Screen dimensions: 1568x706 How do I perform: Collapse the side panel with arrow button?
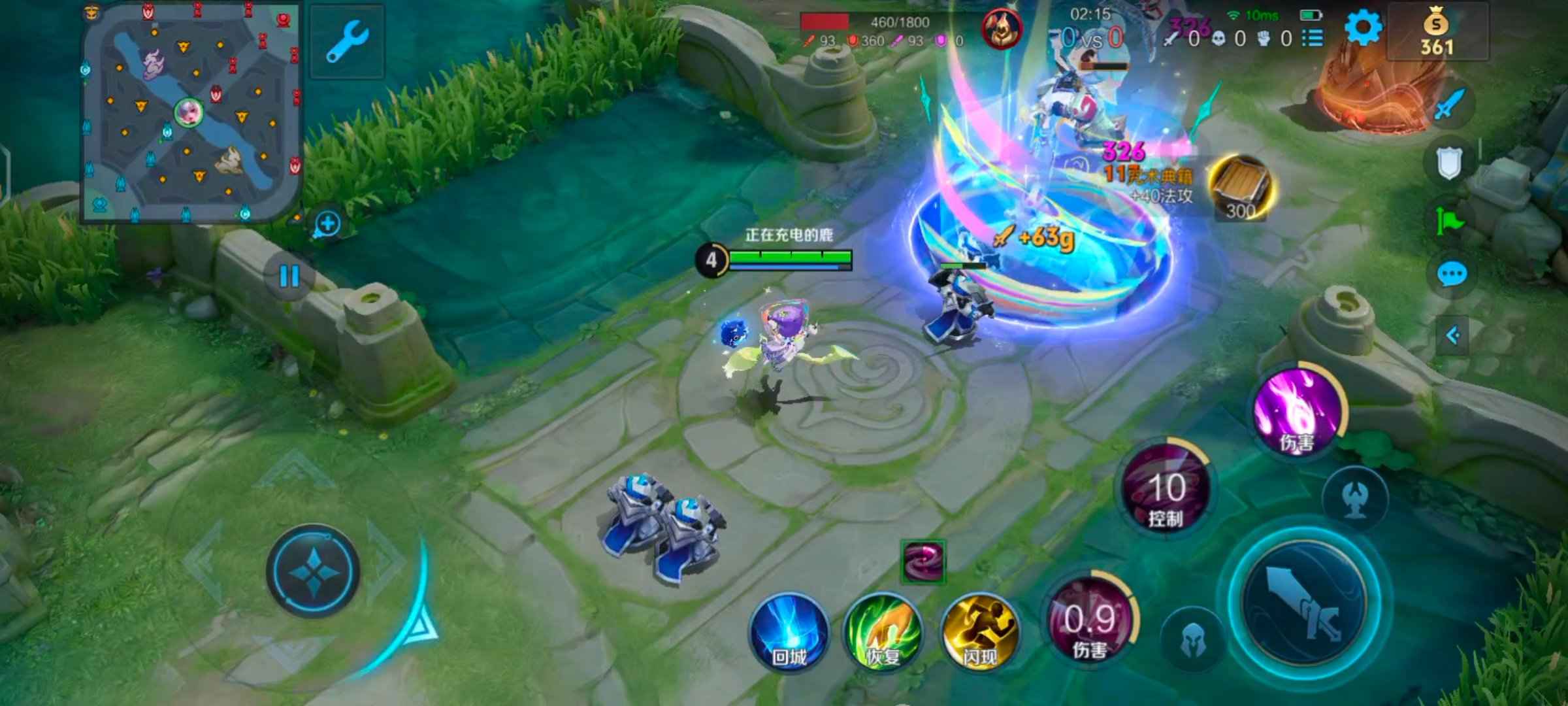tap(1452, 336)
